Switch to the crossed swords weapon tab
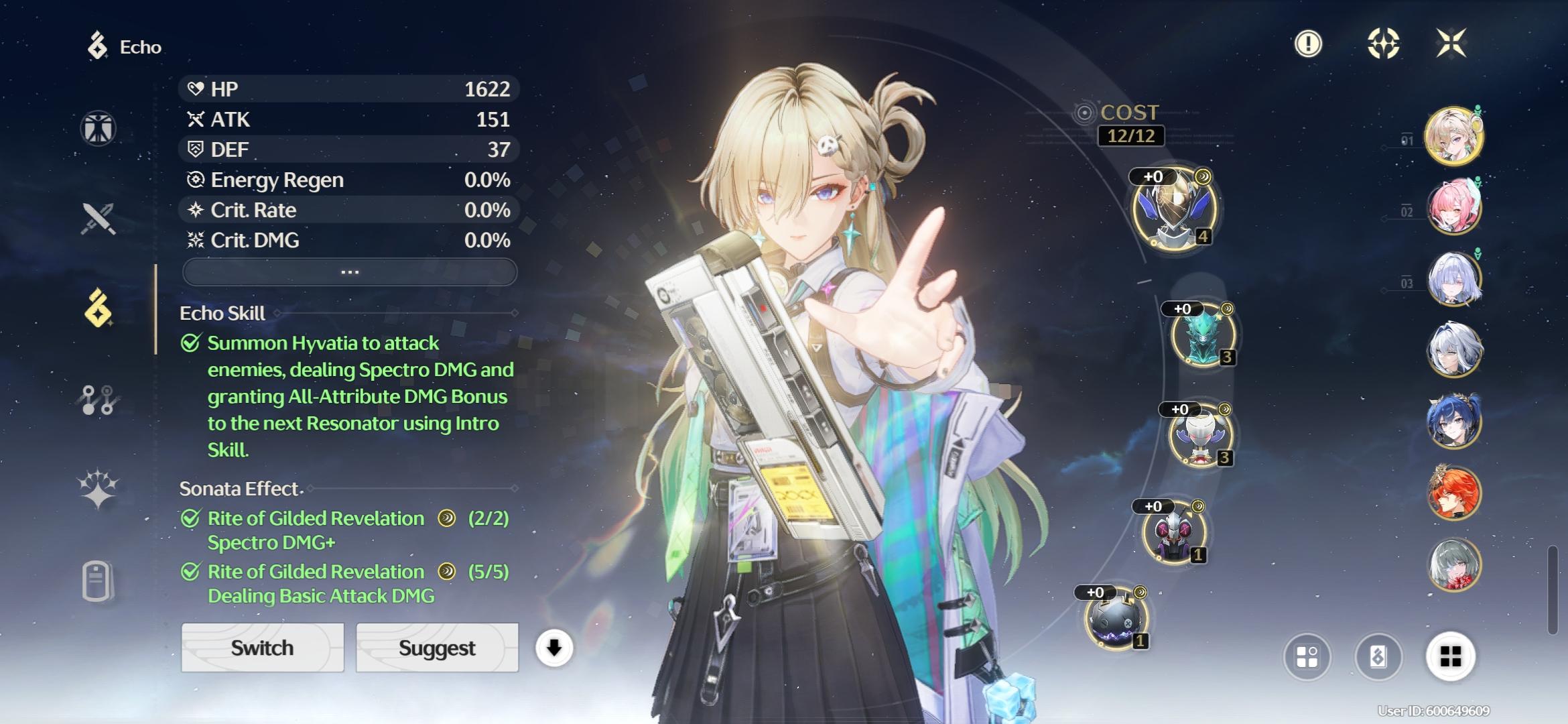 [x=99, y=219]
